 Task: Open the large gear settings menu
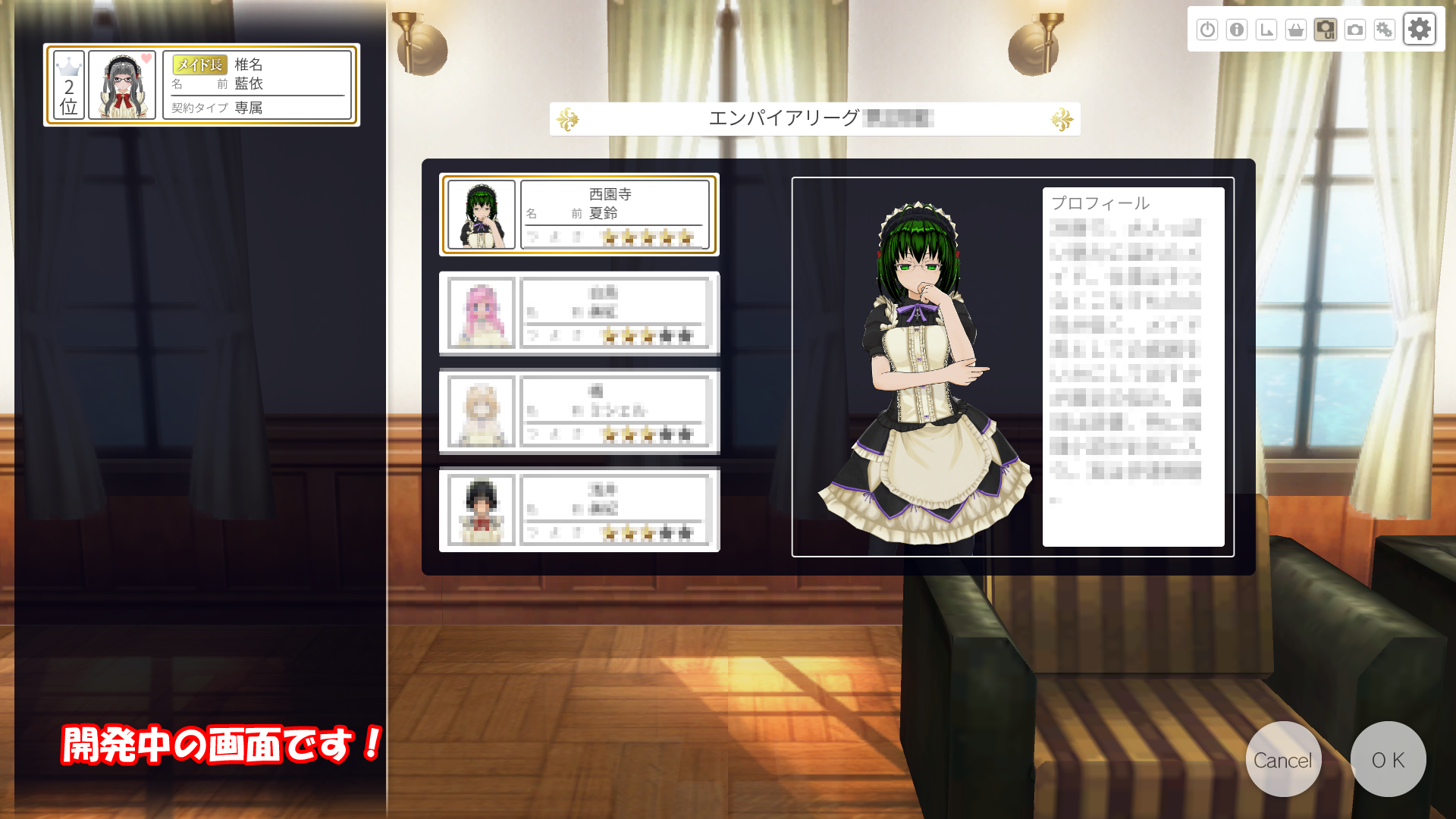click(x=1419, y=30)
